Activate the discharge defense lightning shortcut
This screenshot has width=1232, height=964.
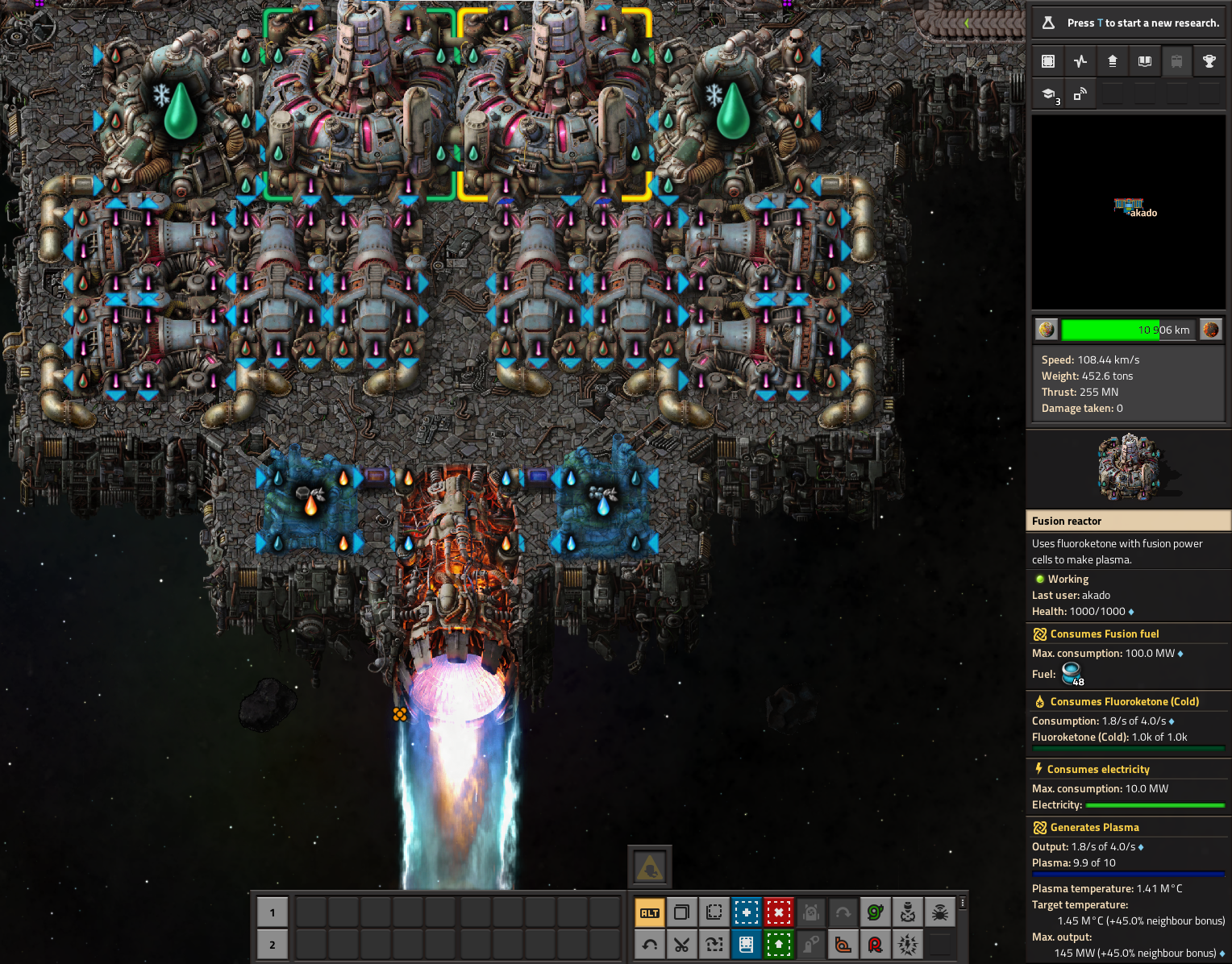(908, 944)
